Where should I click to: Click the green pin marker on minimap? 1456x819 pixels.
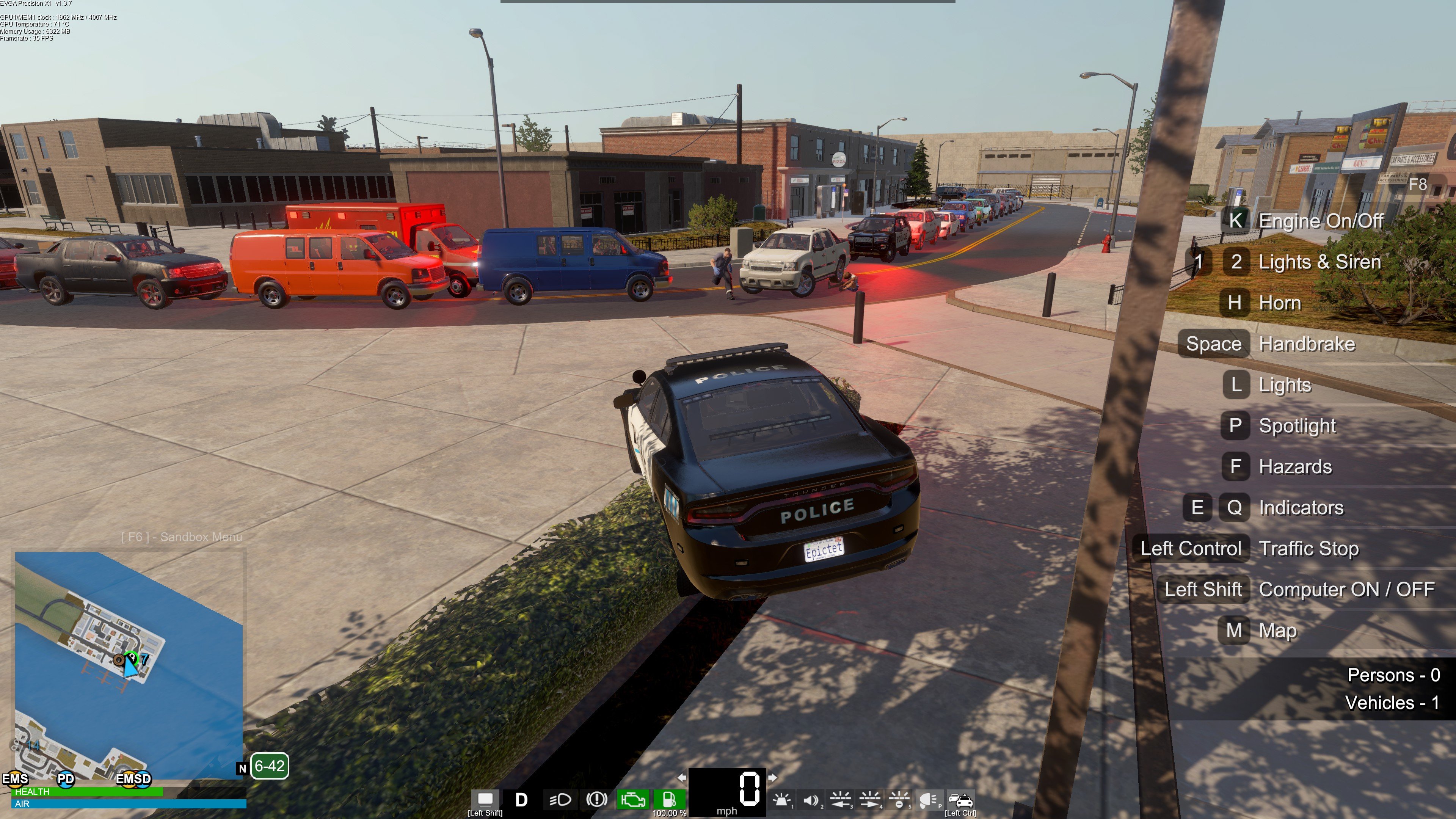pos(131,657)
